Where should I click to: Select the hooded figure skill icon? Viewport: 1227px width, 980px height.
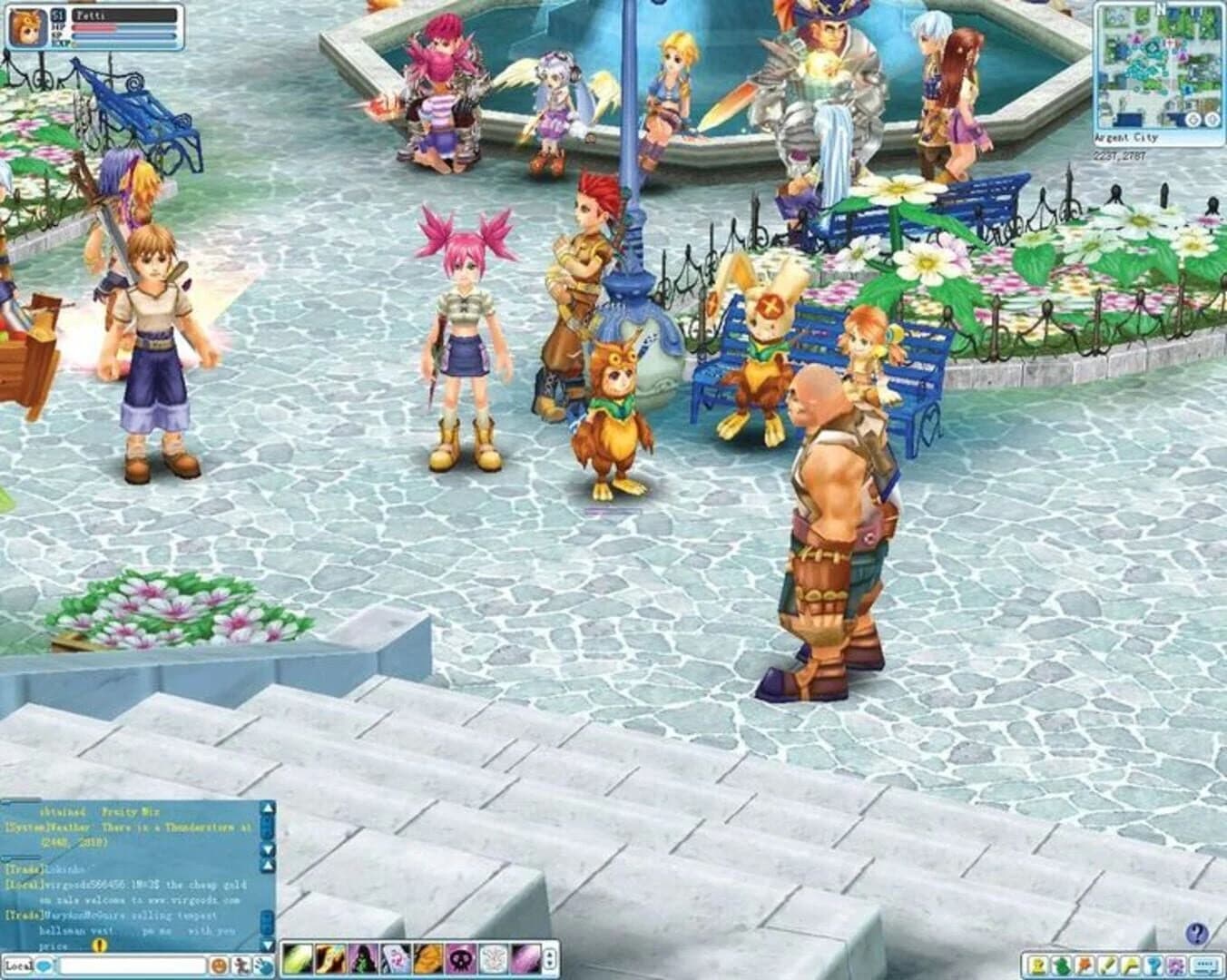[361, 959]
